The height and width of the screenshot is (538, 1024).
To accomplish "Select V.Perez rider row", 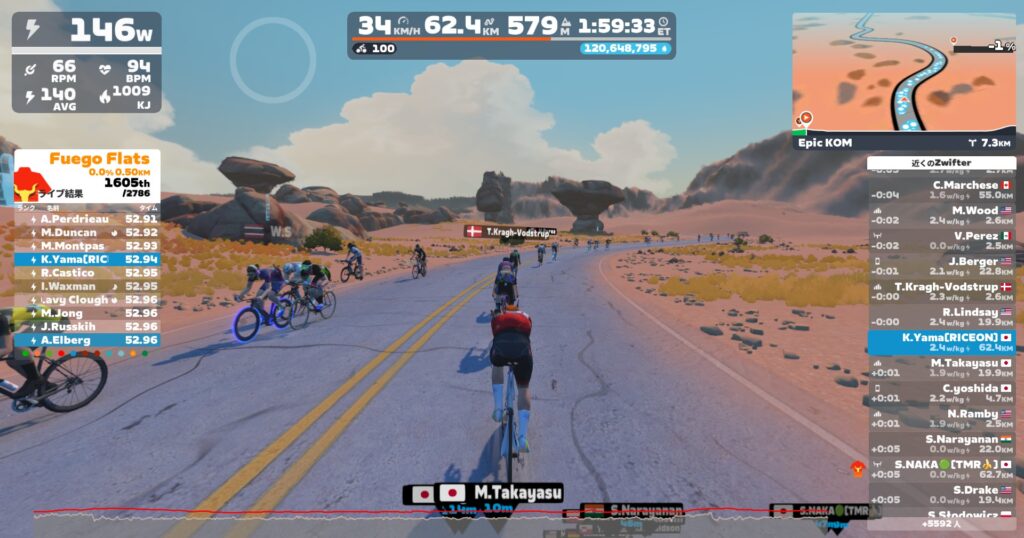I will pyautogui.click(x=941, y=241).
